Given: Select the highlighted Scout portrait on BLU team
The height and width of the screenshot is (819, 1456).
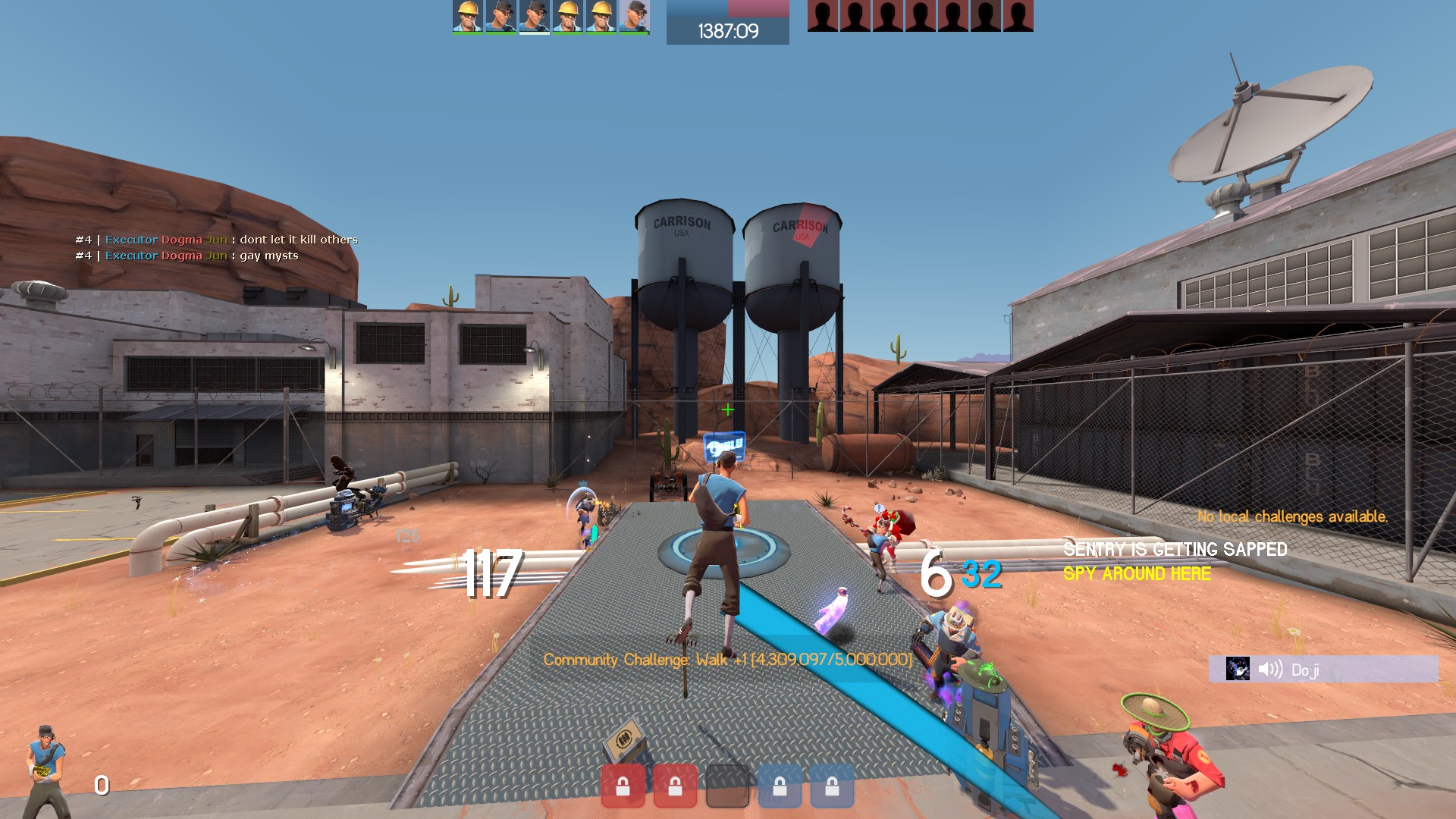Looking at the screenshot, I should pos(534,17).
